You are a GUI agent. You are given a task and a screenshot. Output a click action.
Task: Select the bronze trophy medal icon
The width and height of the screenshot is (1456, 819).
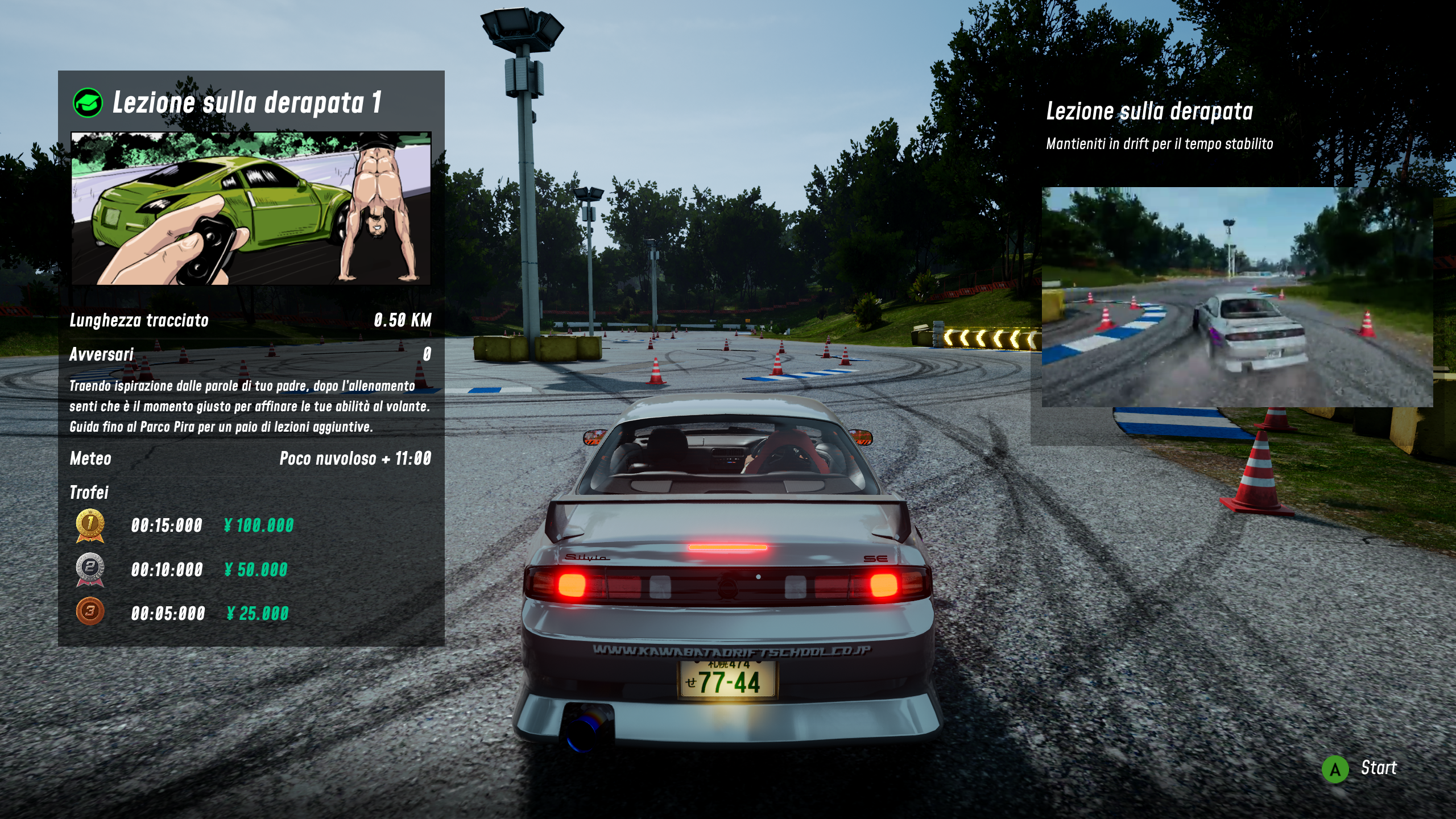coord(90,612)
